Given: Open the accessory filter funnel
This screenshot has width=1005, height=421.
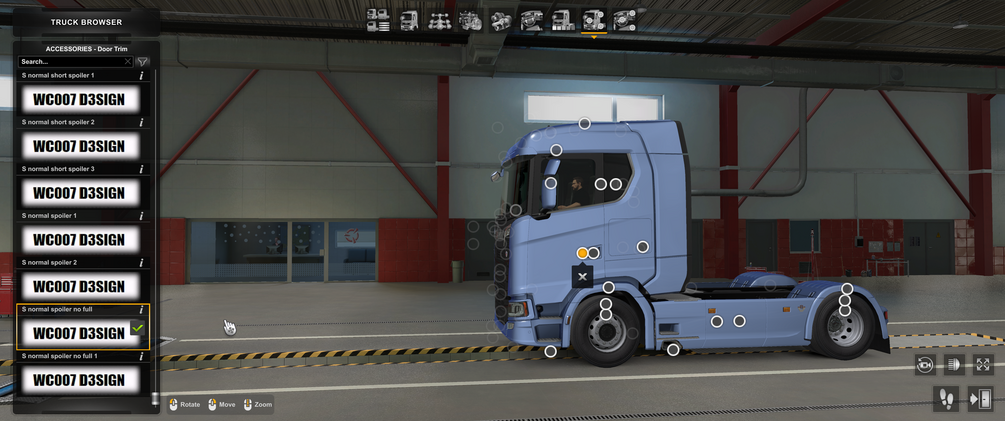Looking at the screenshot, I should [x=142, y=62].
